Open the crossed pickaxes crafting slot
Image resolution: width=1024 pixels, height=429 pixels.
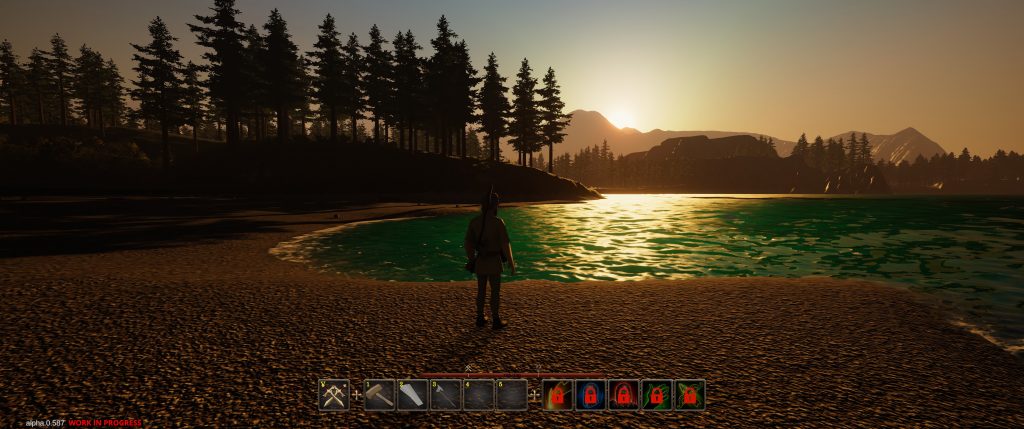tap(334, 395)
